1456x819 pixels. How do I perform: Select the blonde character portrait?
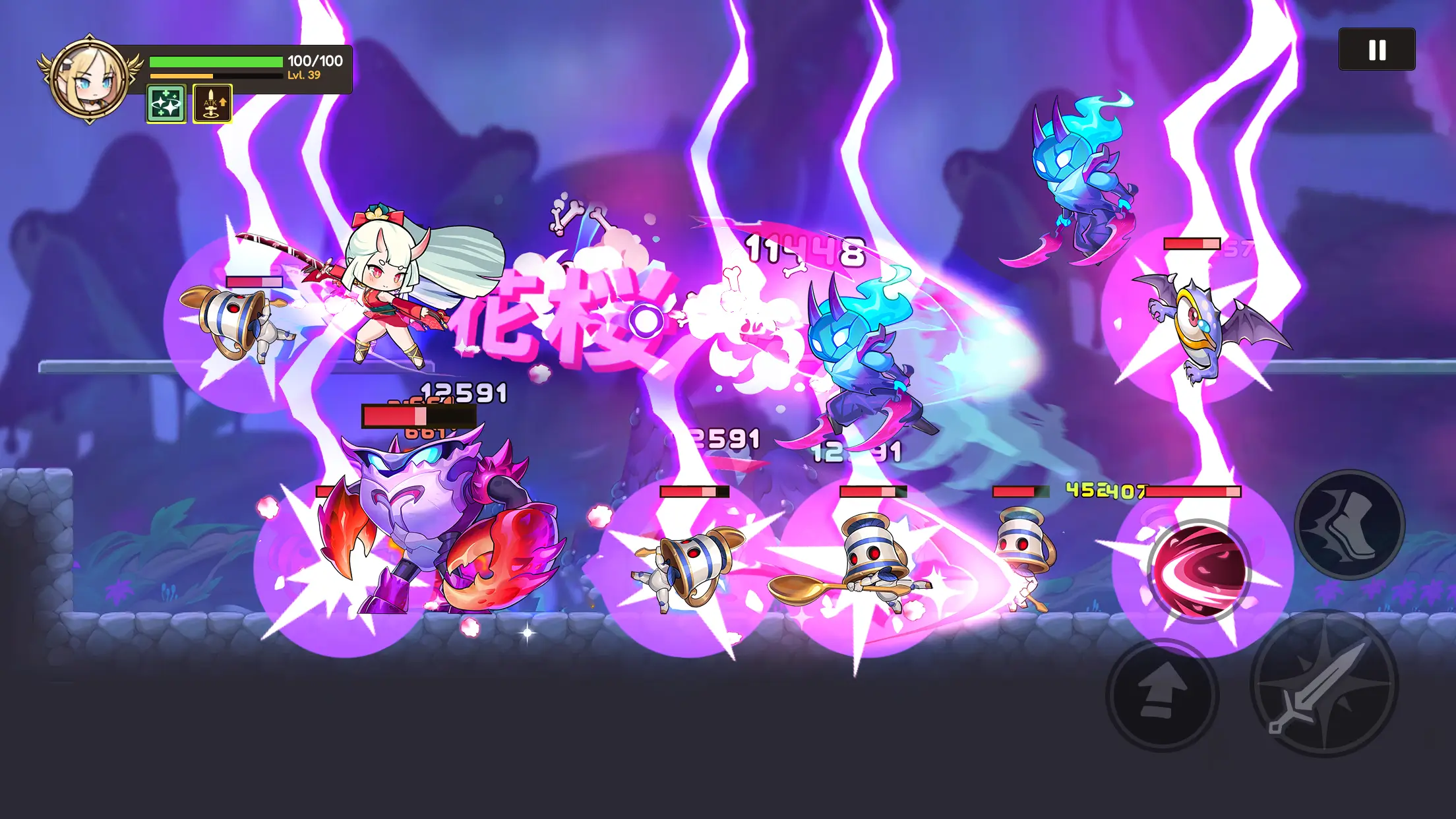(x=89, y=79)
